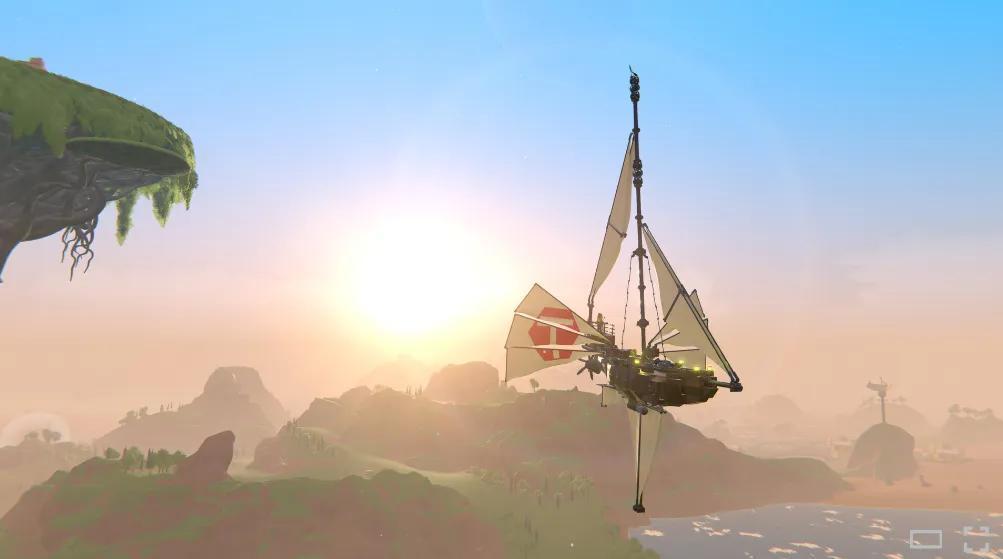
Task: Toggle the video player's fullscreen mode
Action: pos(976,541)
